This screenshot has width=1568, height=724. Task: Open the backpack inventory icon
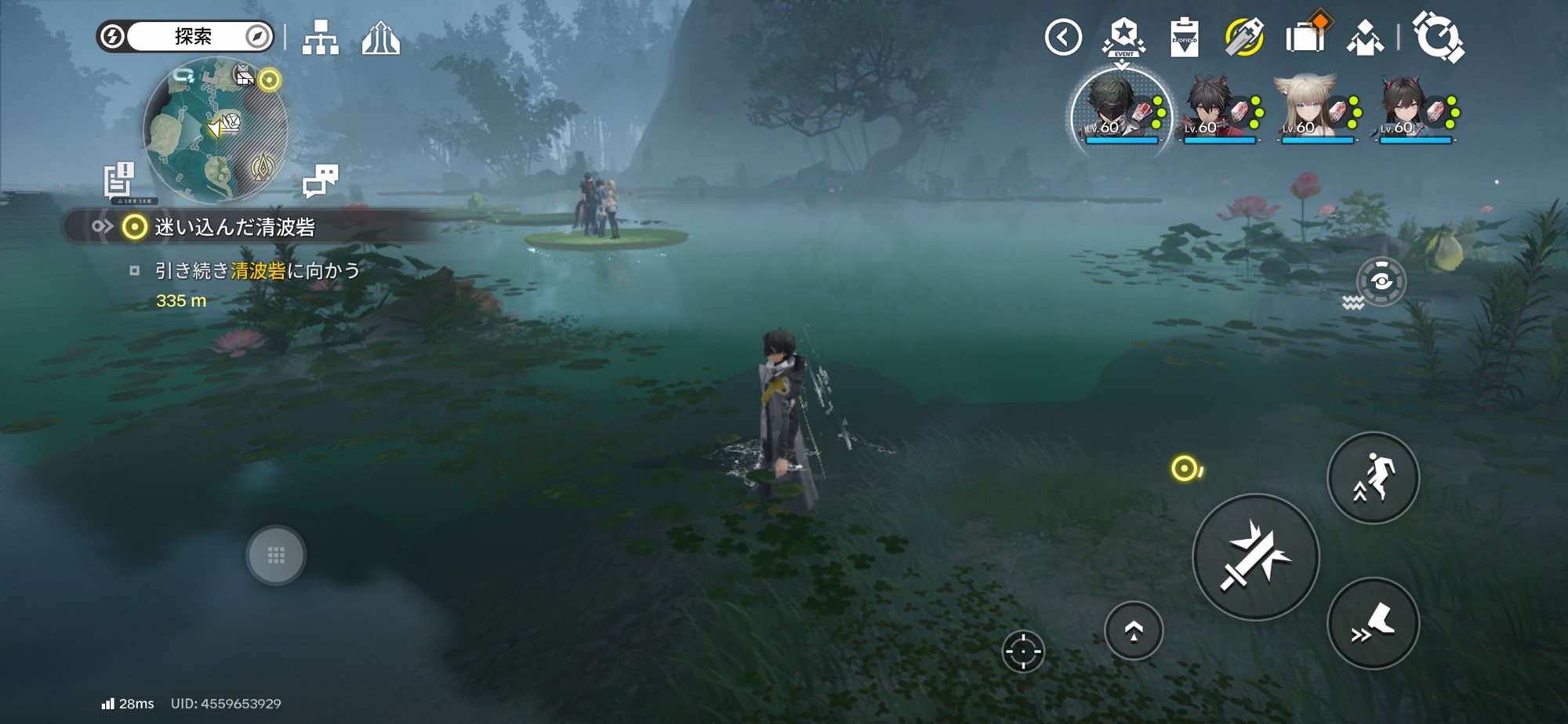(1305, 36)
